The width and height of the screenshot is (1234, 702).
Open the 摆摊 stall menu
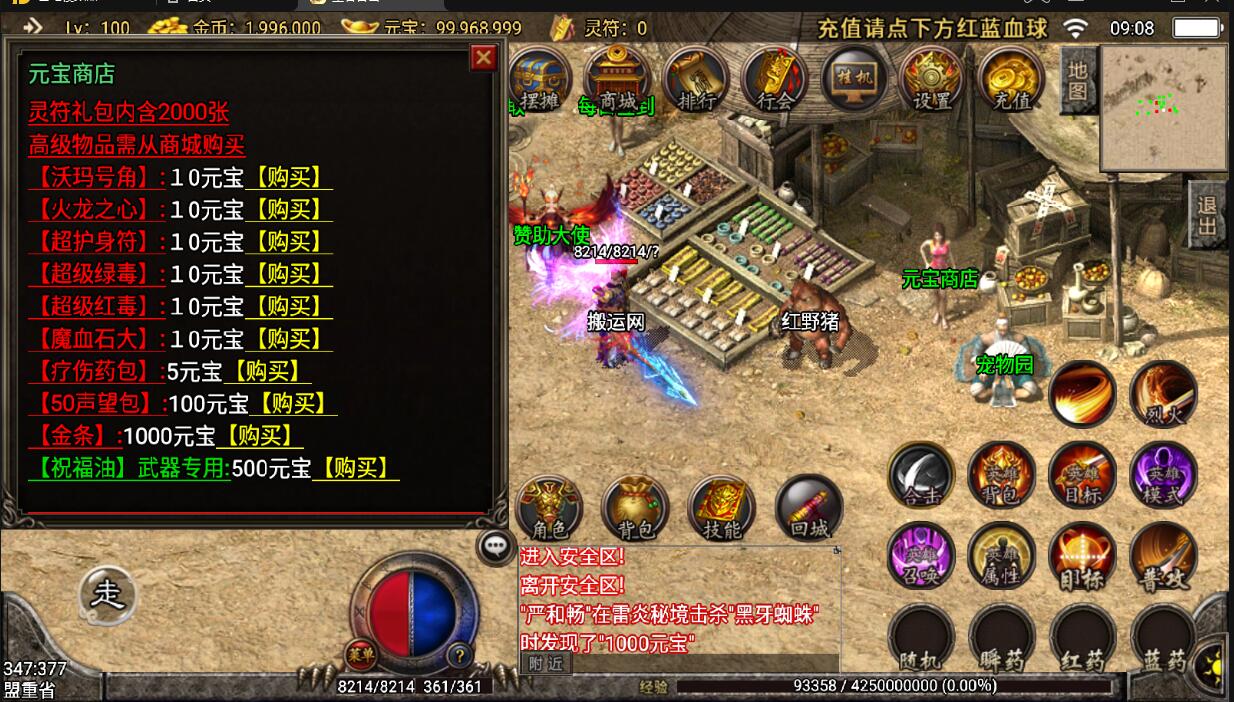click(x=540, y=78)
